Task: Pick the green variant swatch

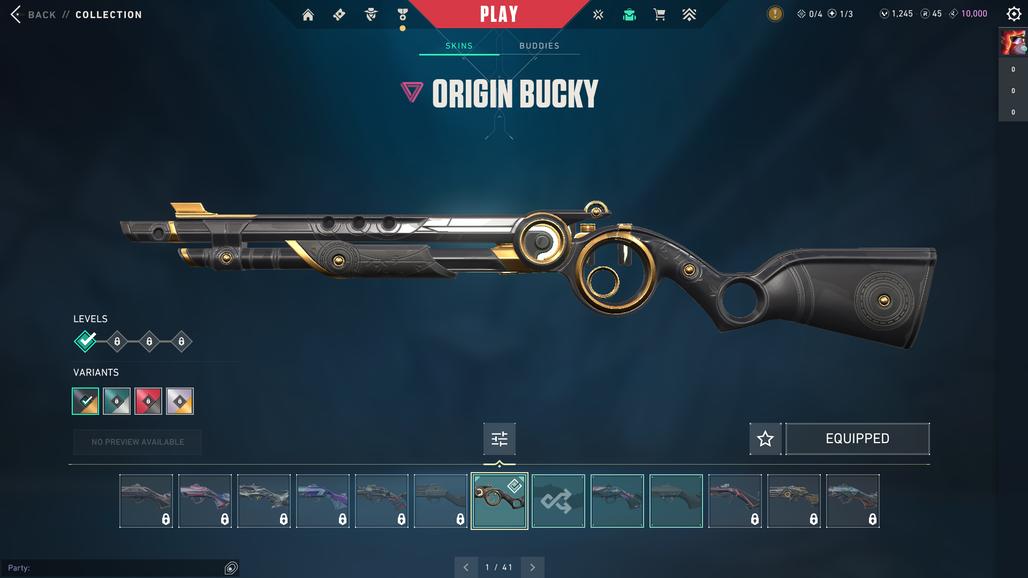Action: click(117, 401)
